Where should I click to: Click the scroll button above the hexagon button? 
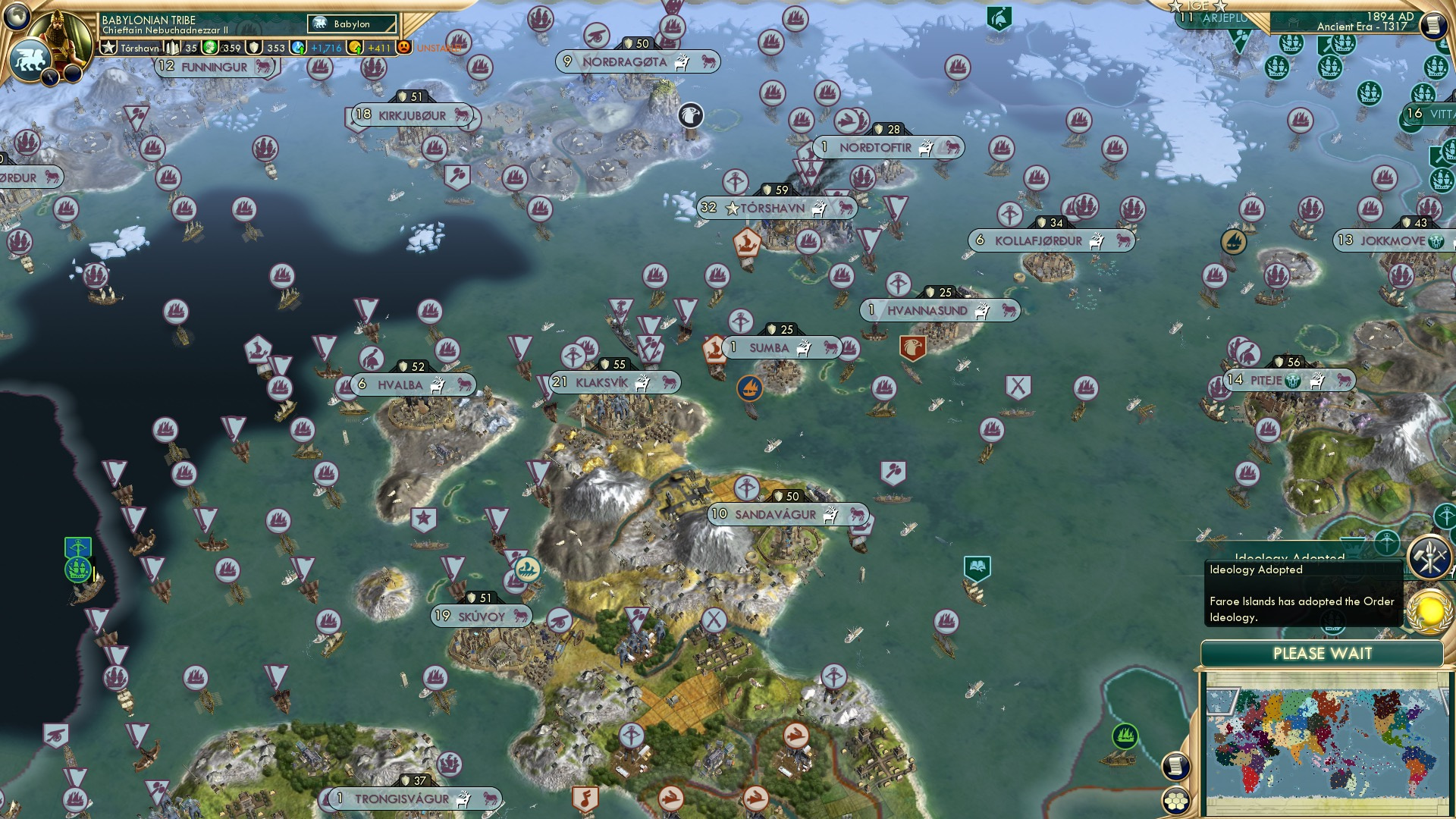(x=1176, y=766)
